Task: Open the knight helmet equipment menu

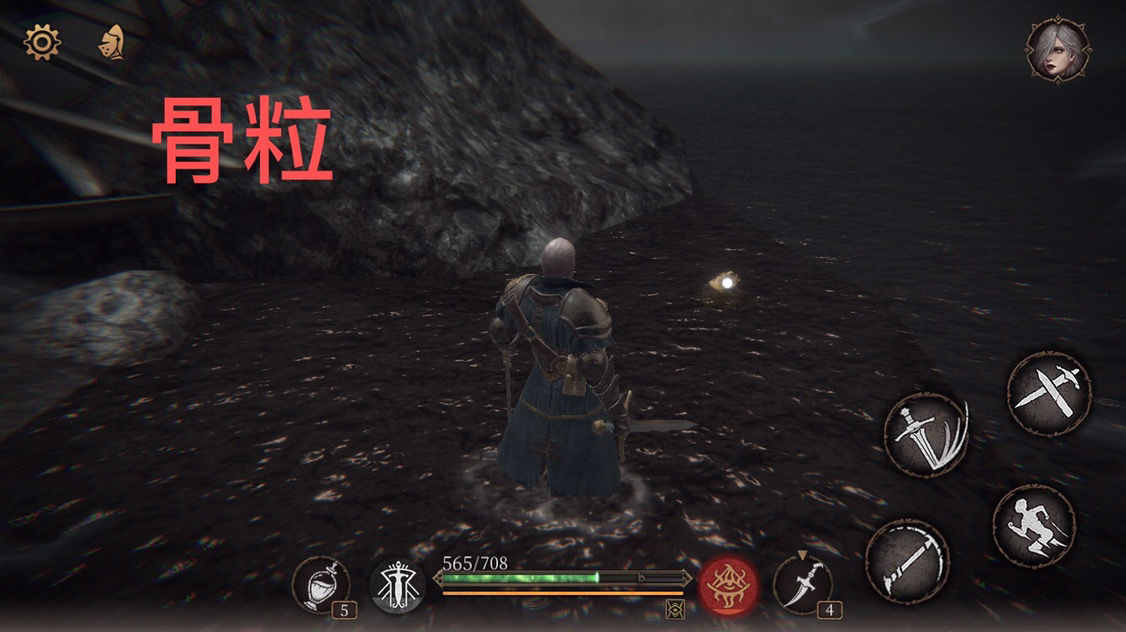Action: pos(111,43)
